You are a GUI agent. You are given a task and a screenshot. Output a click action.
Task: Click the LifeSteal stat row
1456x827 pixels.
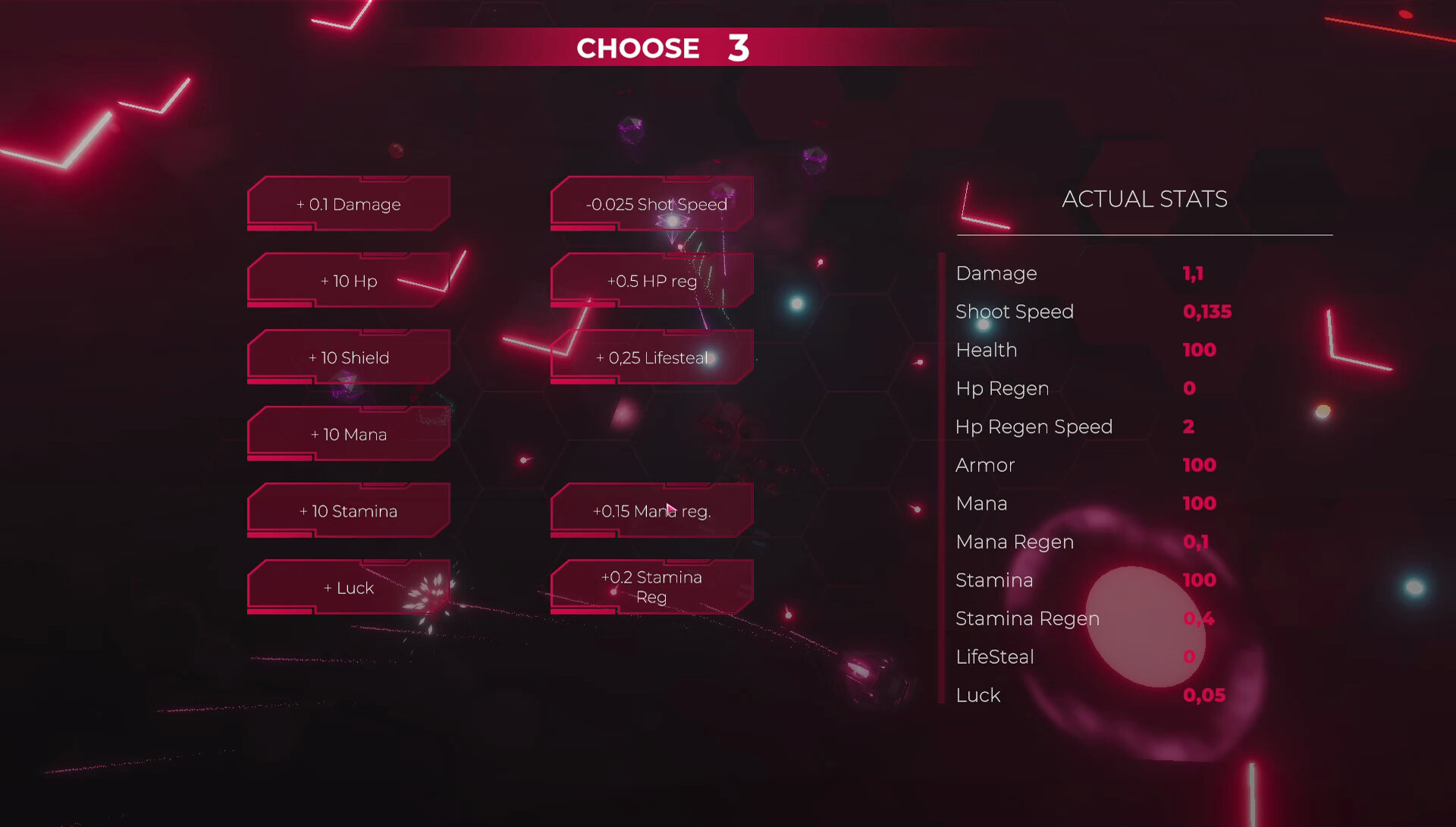point(994,657)
